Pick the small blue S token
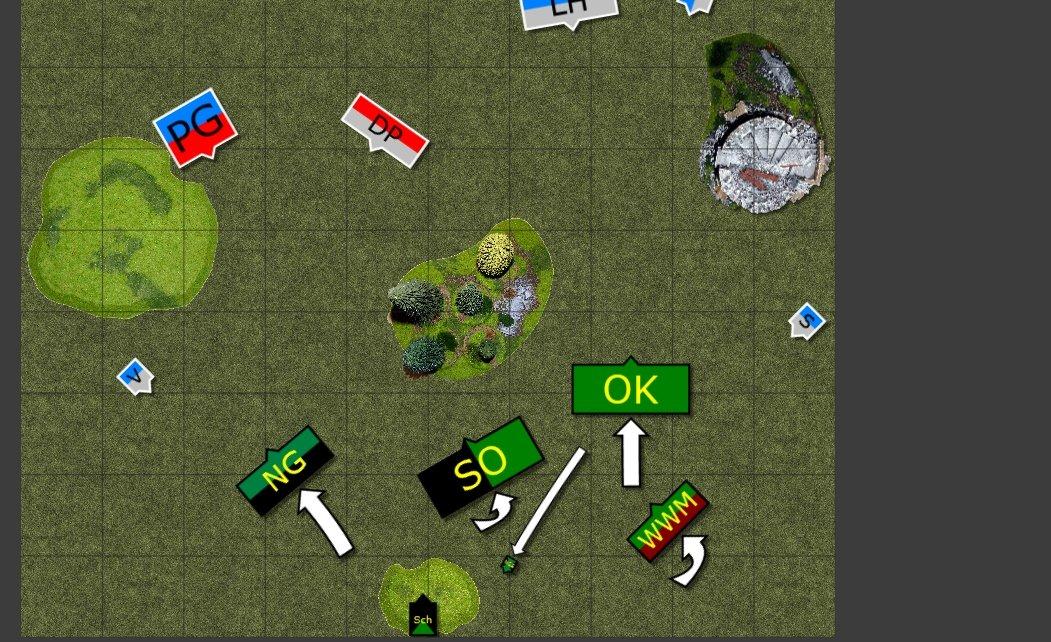The image size is (1051, 642). coord(806,321)
